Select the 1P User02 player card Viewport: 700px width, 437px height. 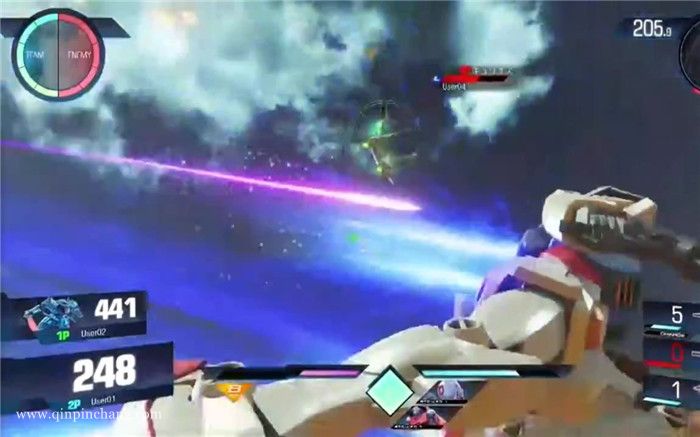click(x=85, y=316)
